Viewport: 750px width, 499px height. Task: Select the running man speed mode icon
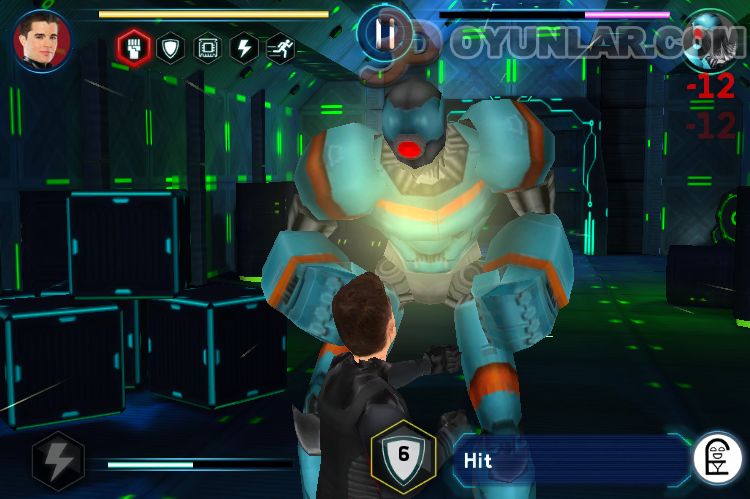pyautogui.click(x=281, y=47)
